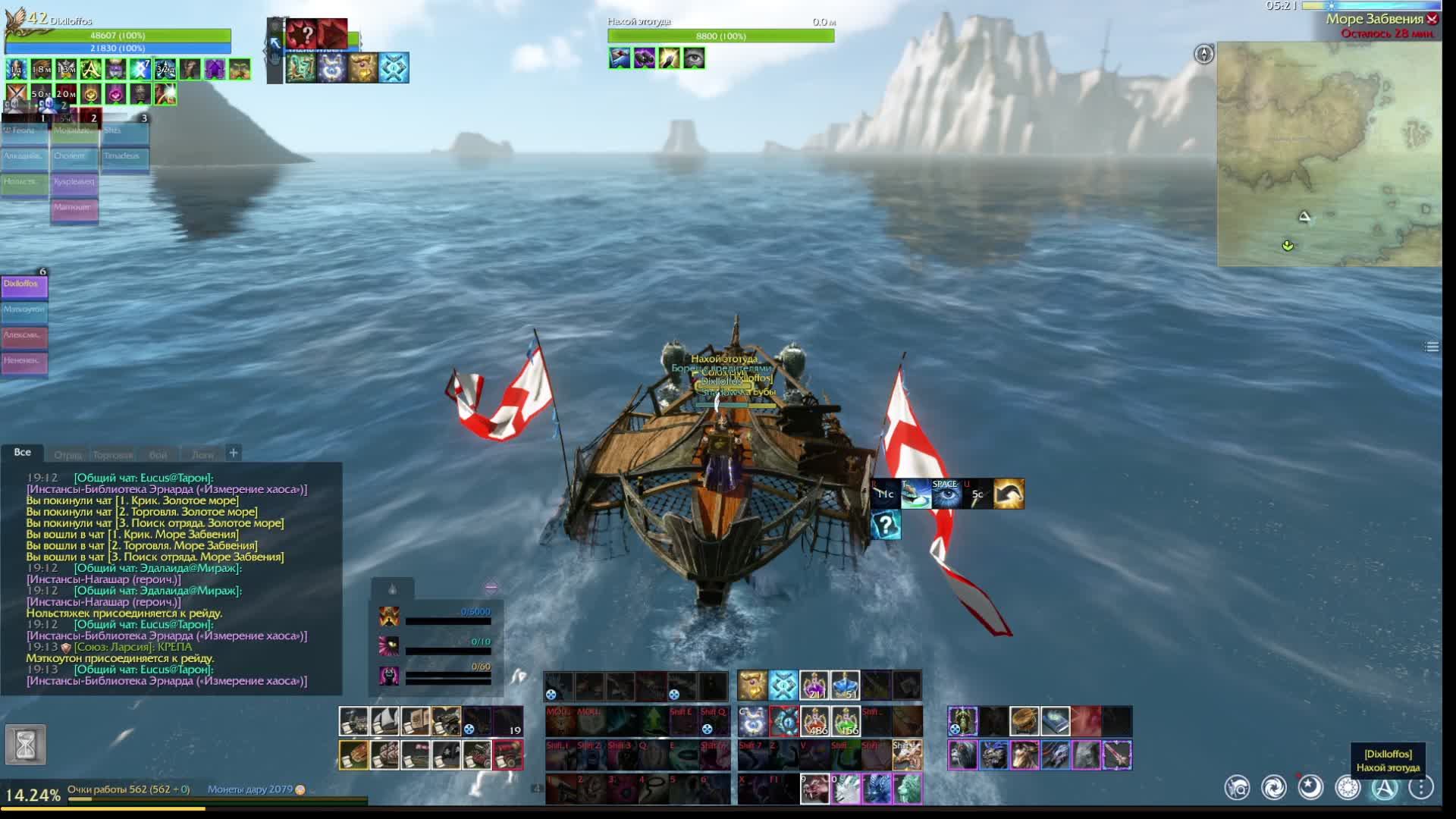Select the golden horse mount slot
The height and width of the screenshot is (819, 1456).
(1024, 755)
